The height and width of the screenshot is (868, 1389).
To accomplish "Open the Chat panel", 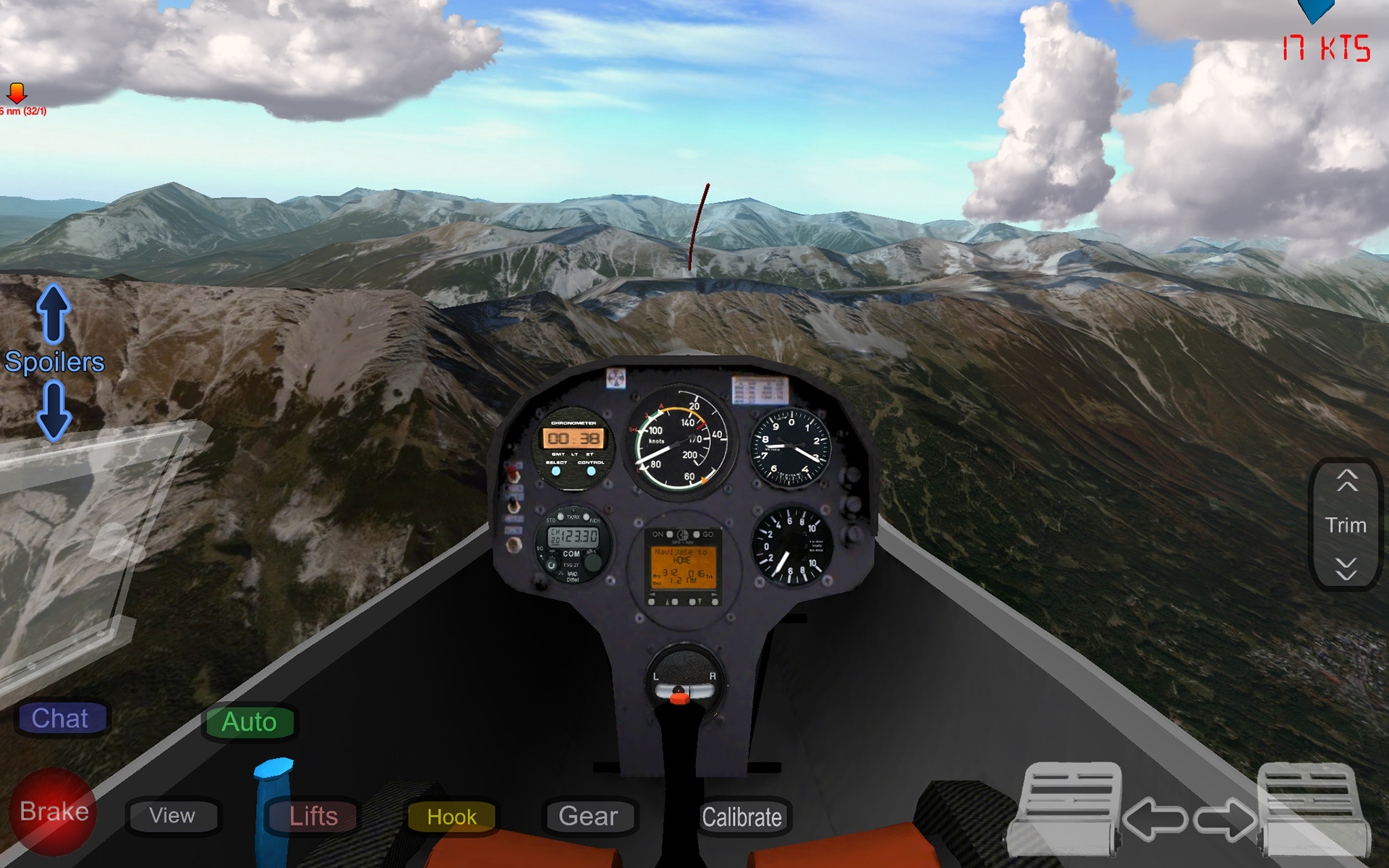I will 61,718.
